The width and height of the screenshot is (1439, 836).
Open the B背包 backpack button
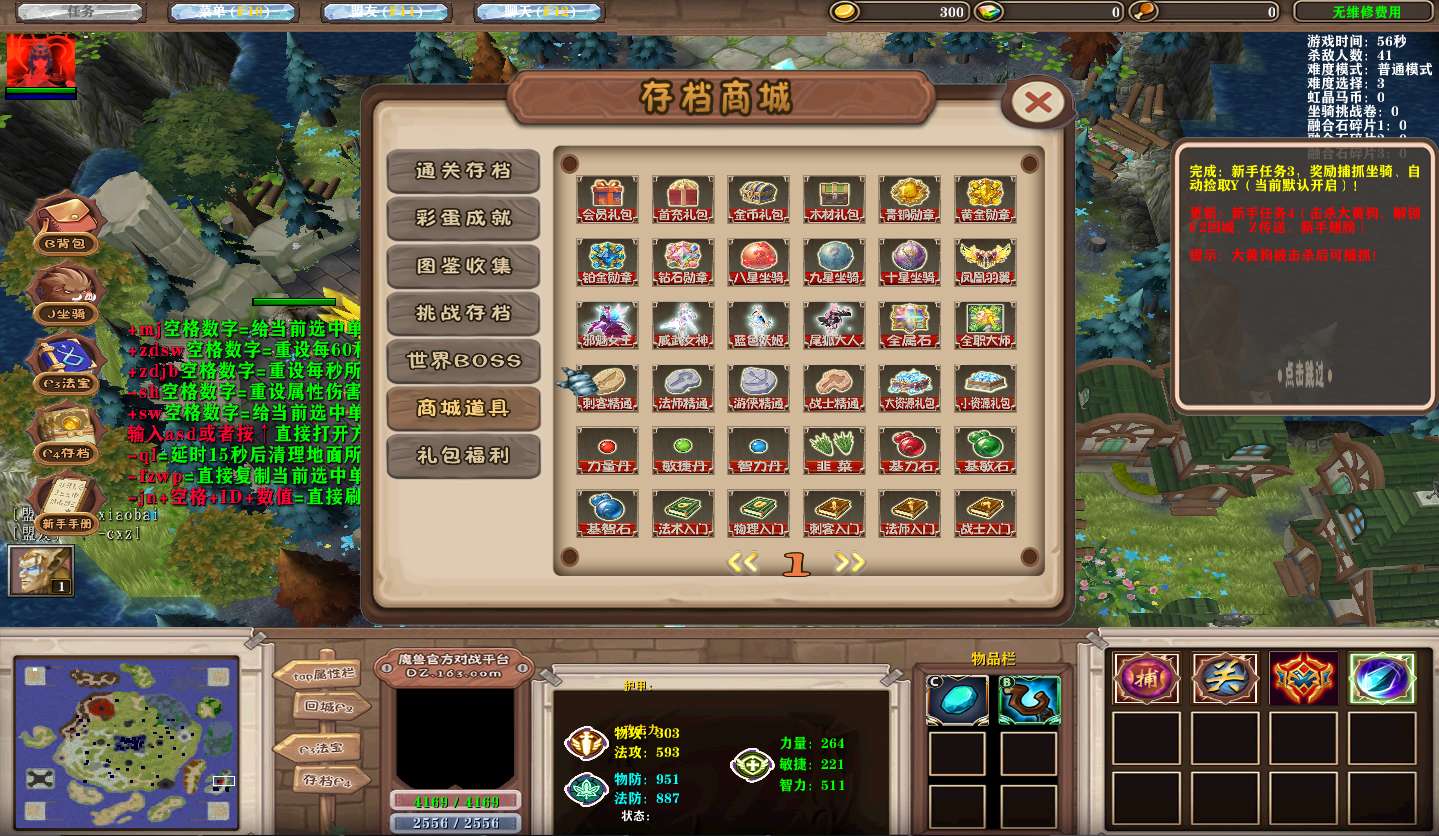tap(67, 224)
